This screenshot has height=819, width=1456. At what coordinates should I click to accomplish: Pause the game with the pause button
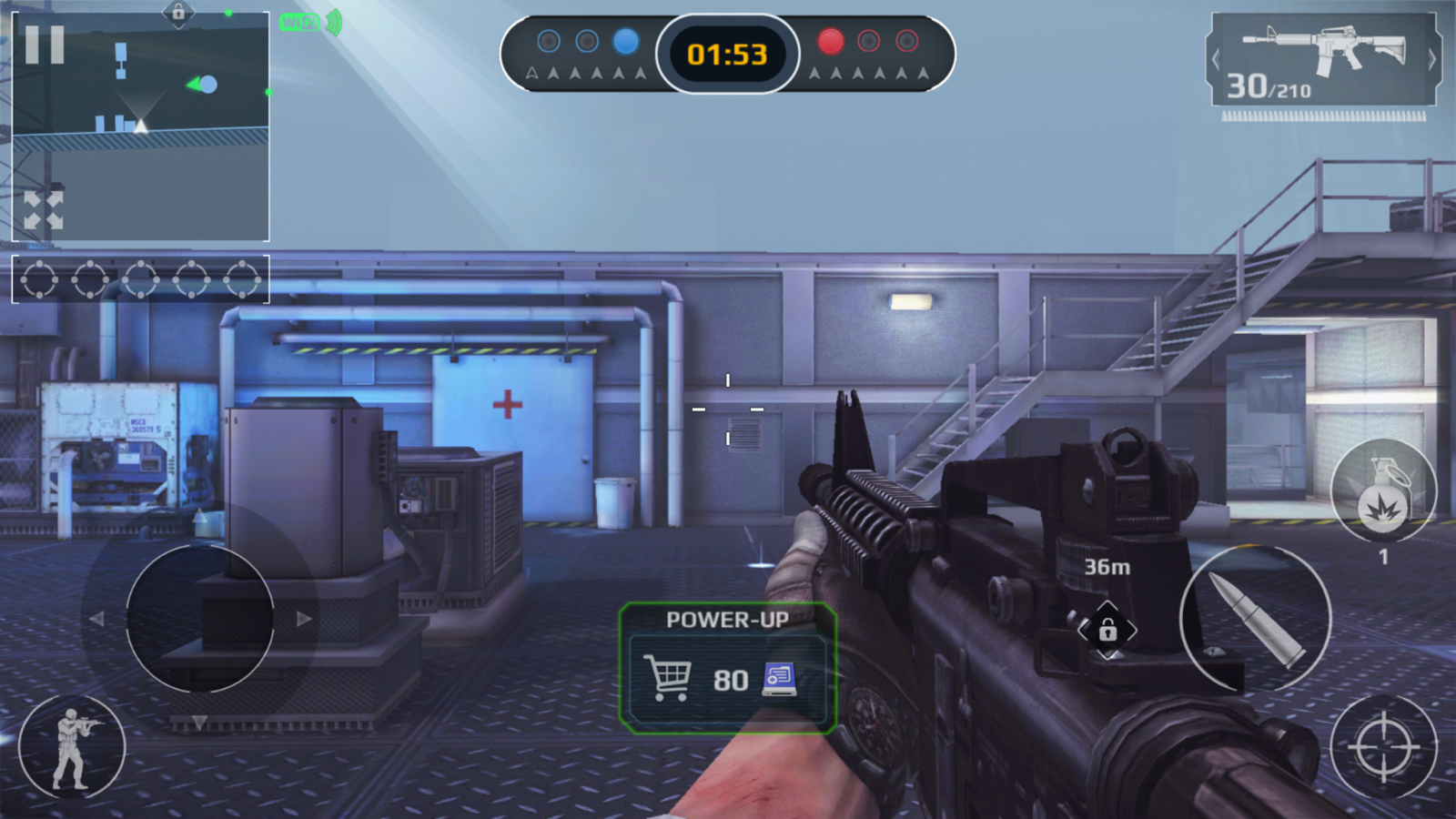45,45
